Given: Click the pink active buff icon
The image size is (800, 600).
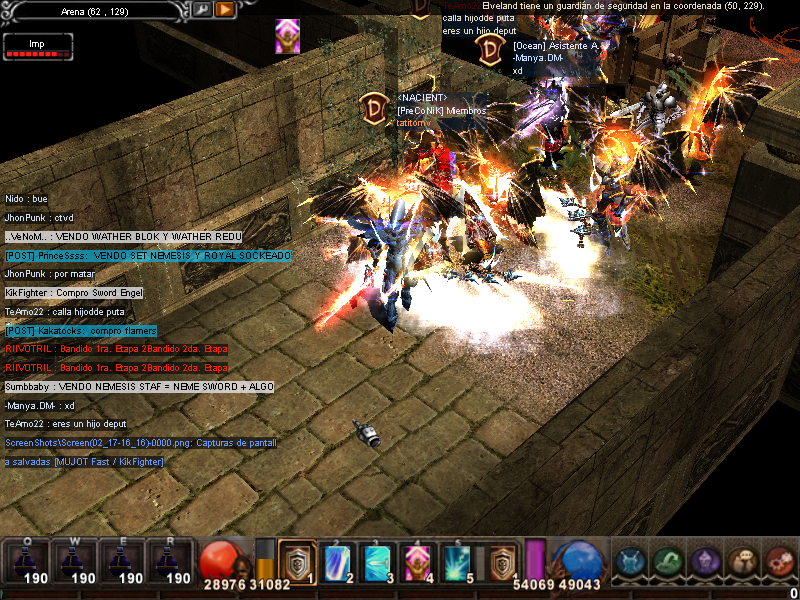Looking at the screenshot, I should pyautogui.click(x=288, y=36).
